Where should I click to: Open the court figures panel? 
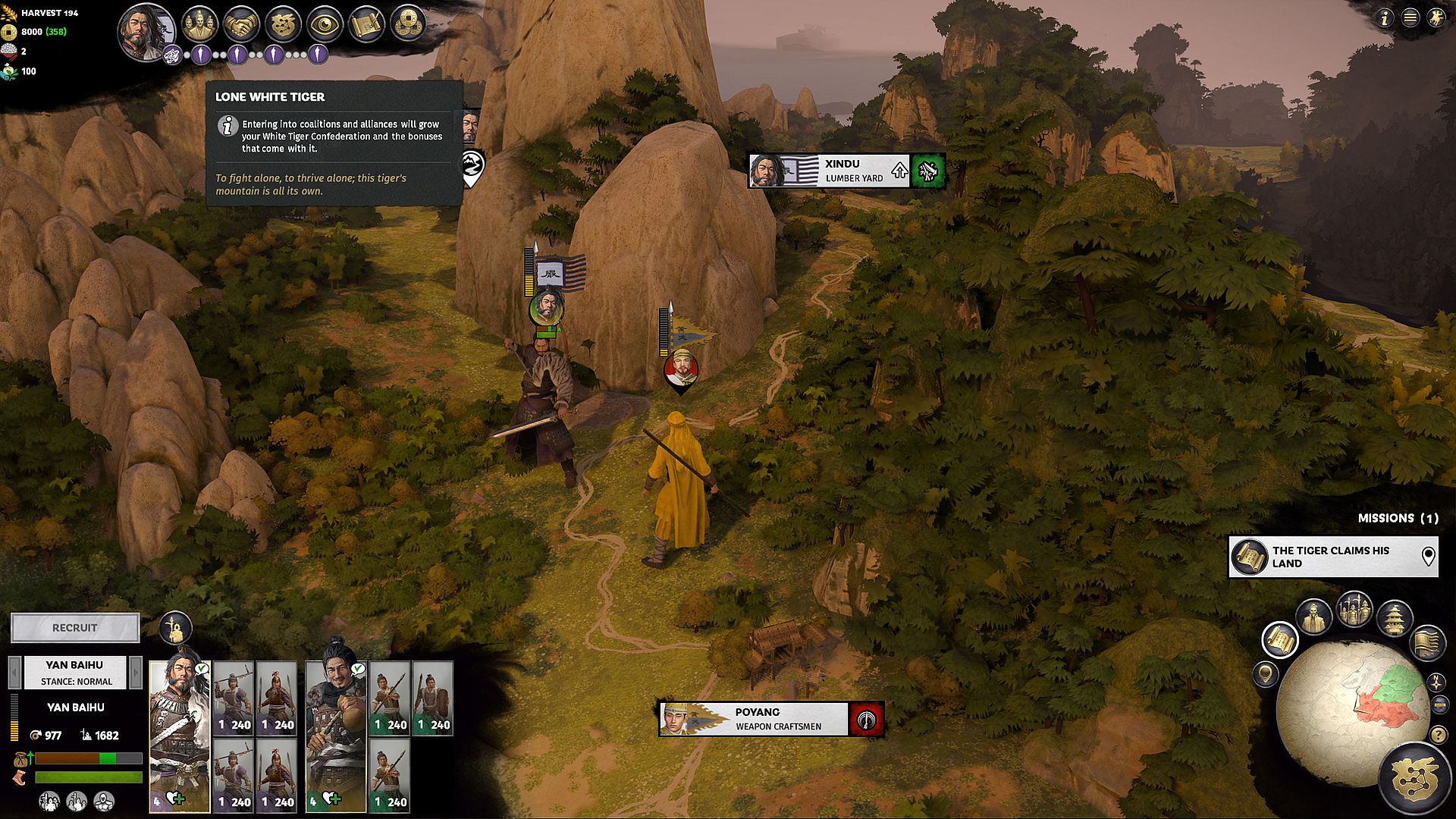click(199, 24)
